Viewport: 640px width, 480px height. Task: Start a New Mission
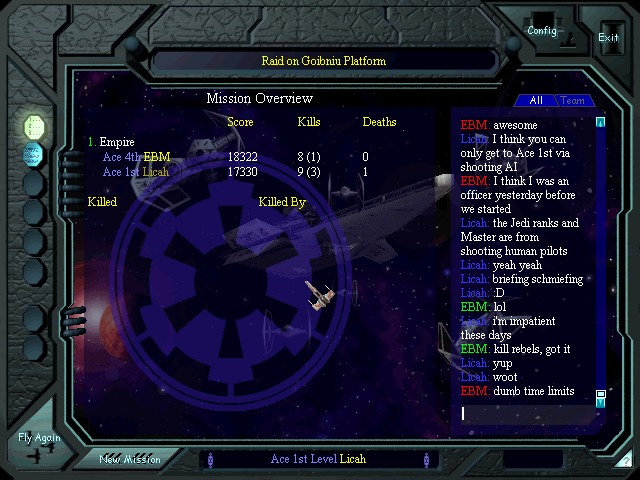(x=129, y=459)
